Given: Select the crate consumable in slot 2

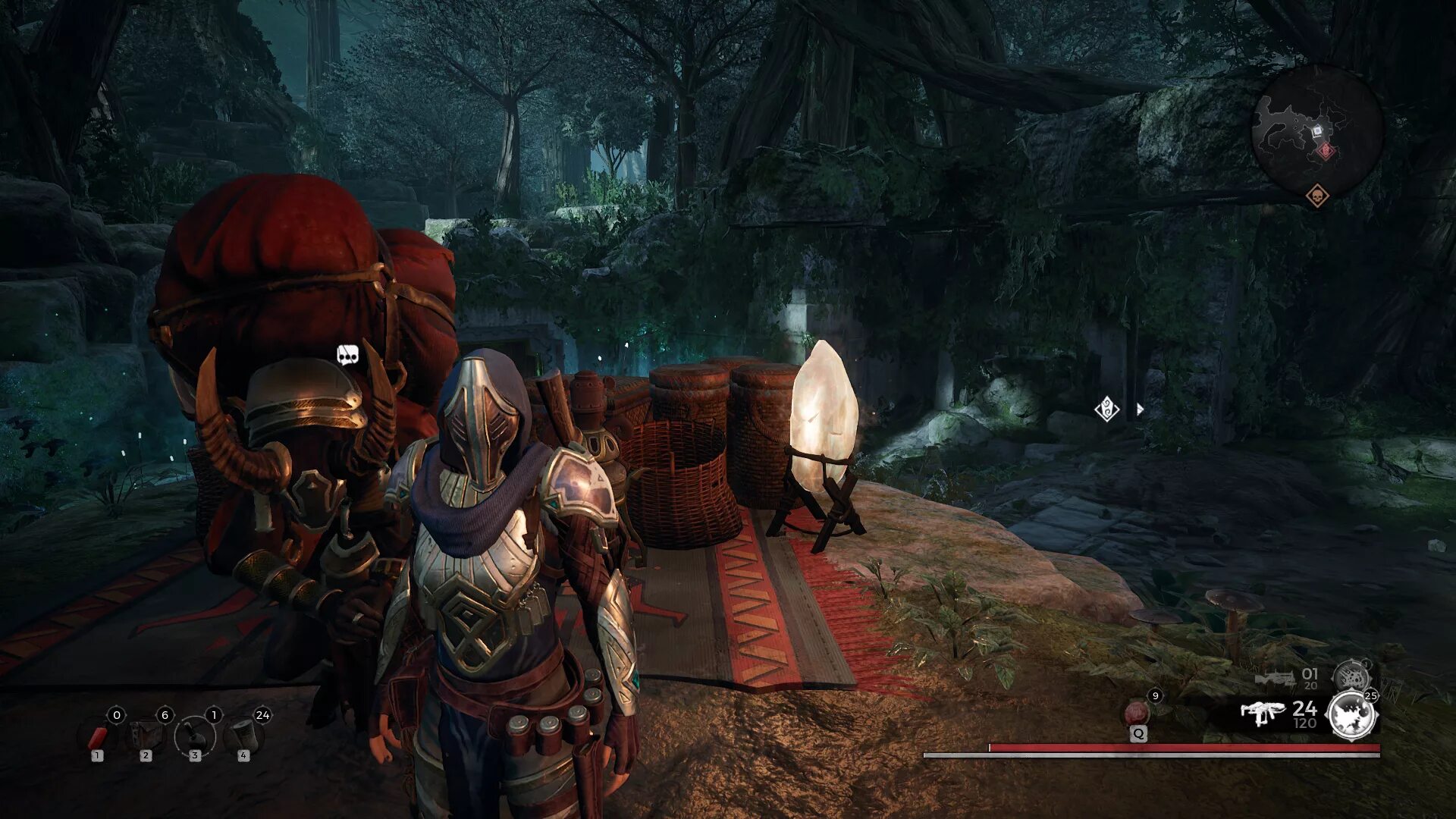Looking at the screenshot, I should click(146, 736).
